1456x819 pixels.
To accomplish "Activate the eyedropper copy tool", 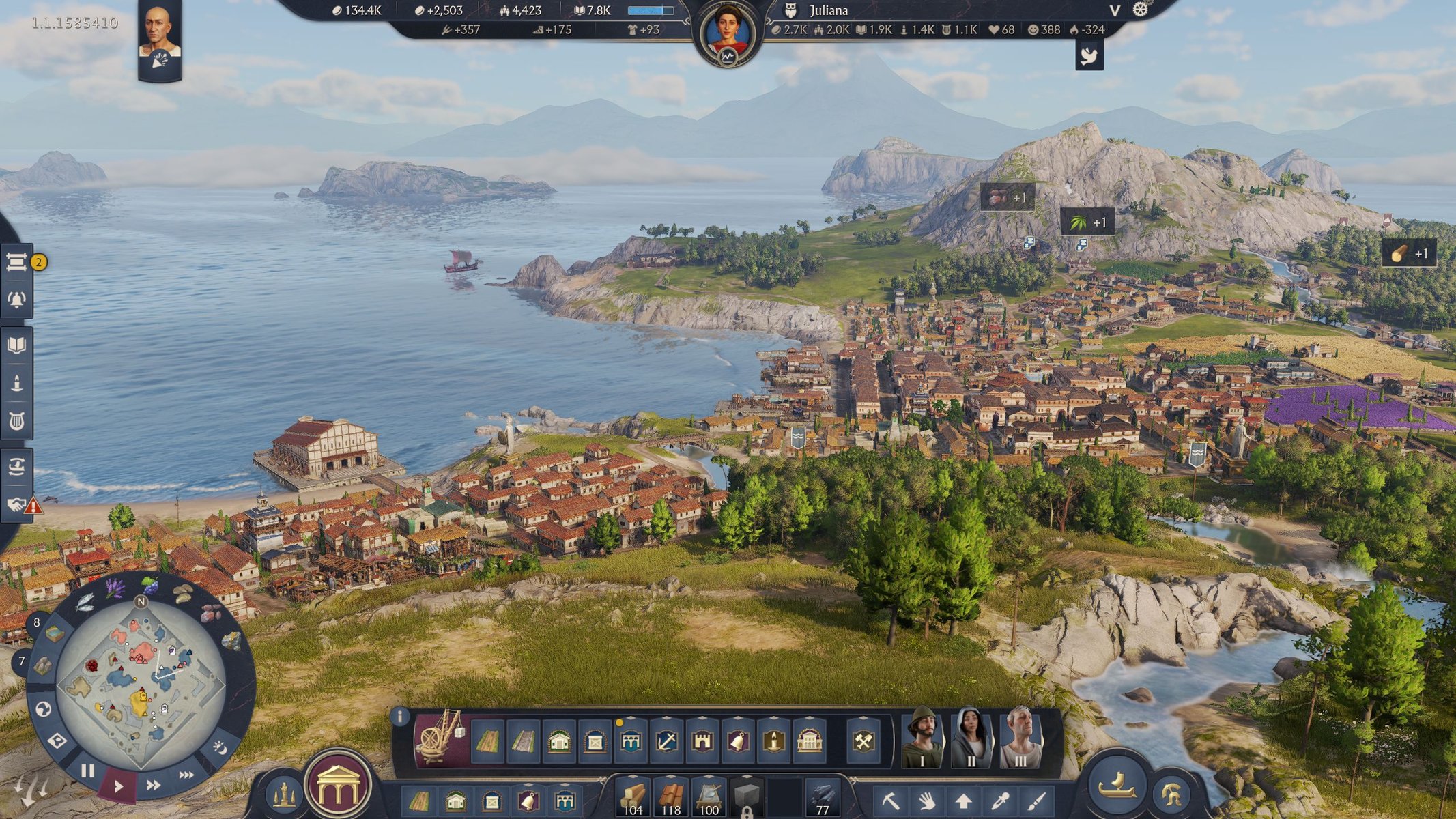I will tap(1001, 800).
